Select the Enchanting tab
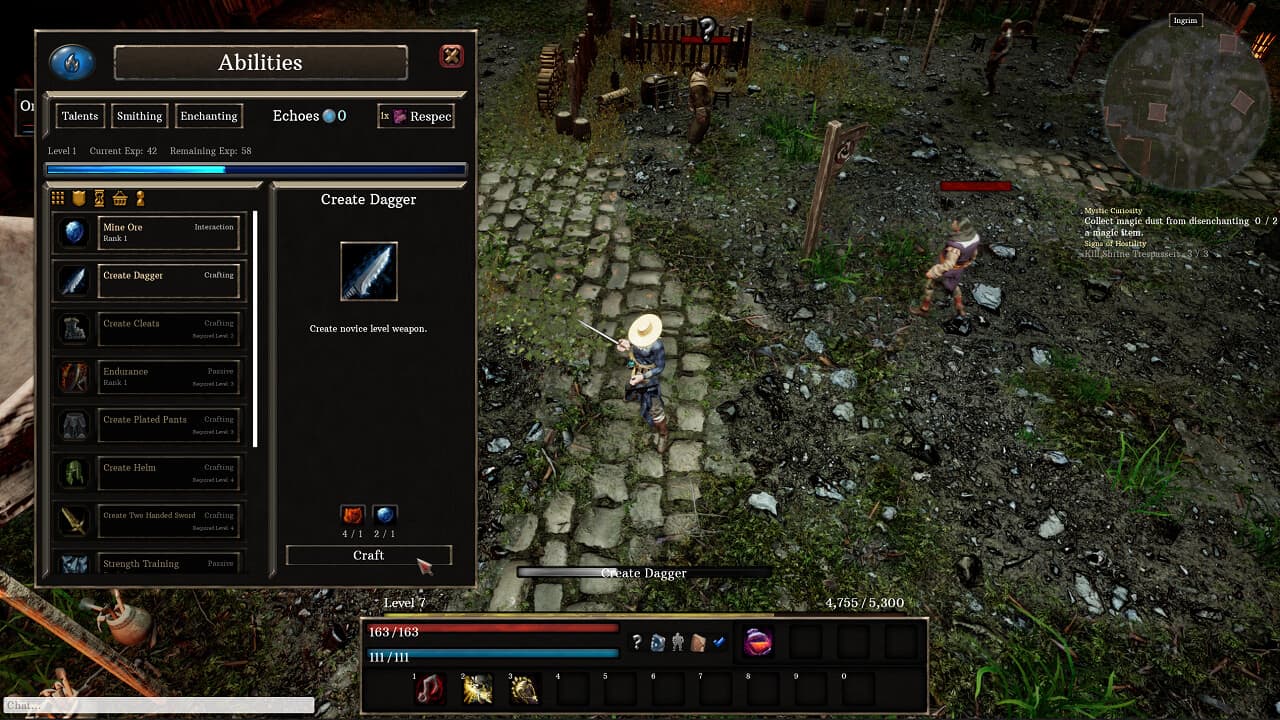 pos(209,116)
